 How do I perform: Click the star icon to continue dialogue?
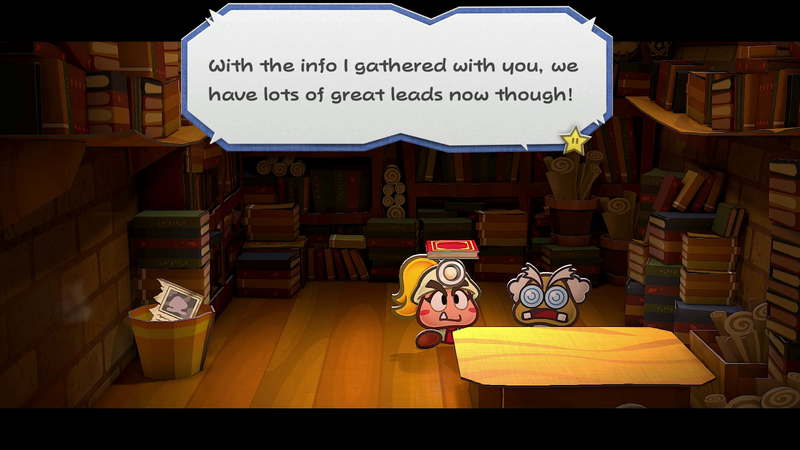[575, 141]
